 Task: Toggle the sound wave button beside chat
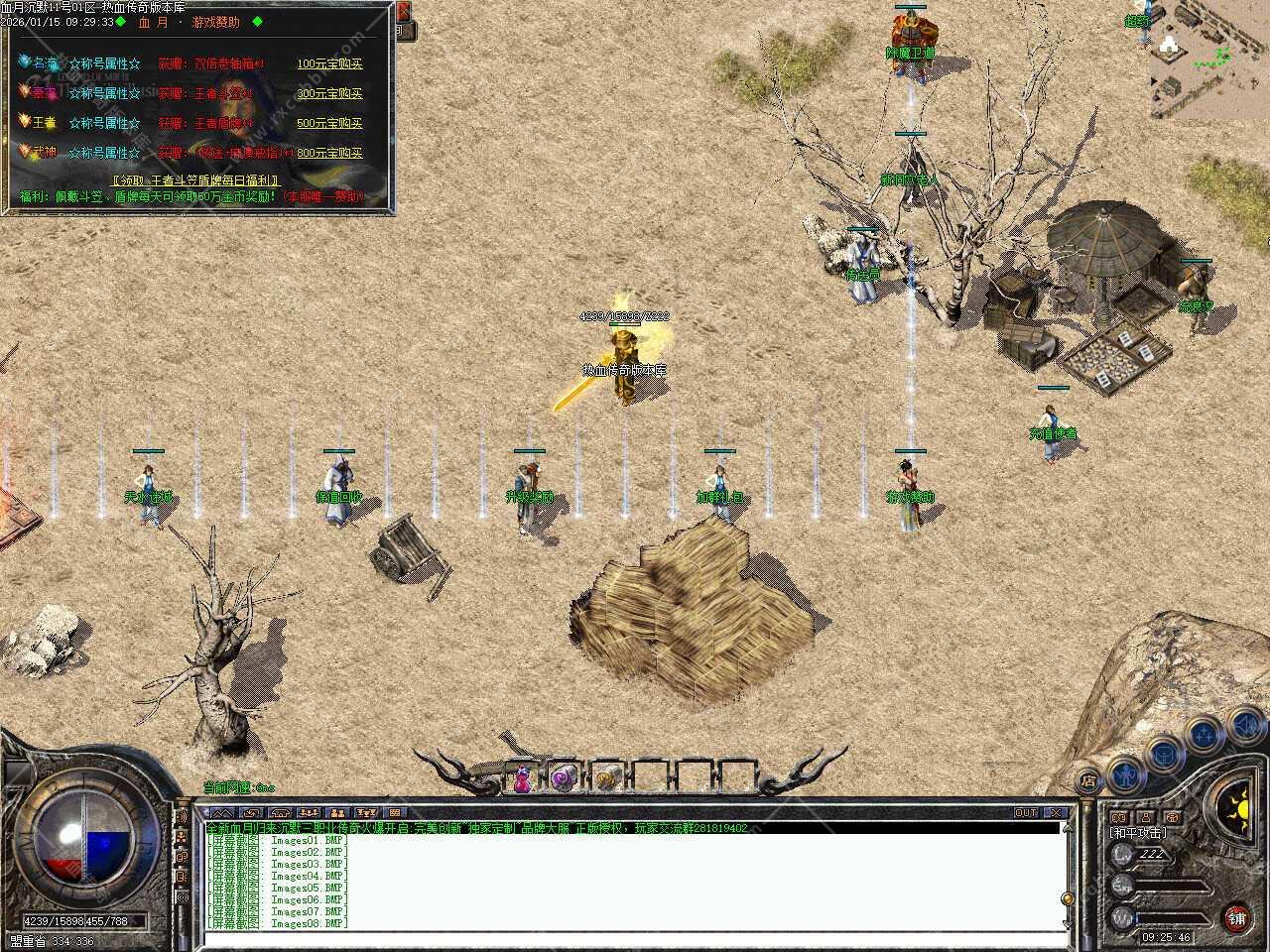(x=182, y=817)
